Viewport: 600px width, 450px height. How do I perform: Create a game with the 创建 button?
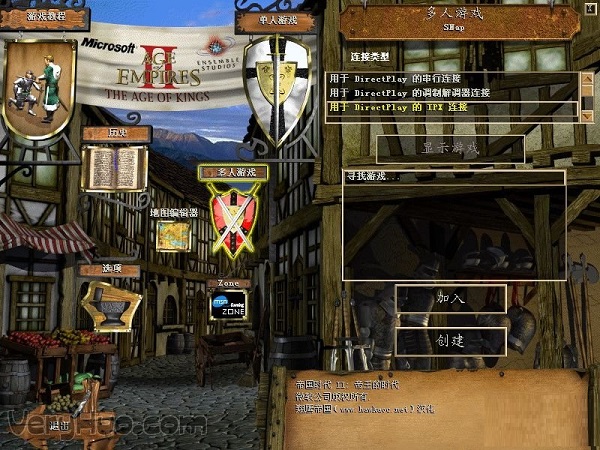pos(450,341)
